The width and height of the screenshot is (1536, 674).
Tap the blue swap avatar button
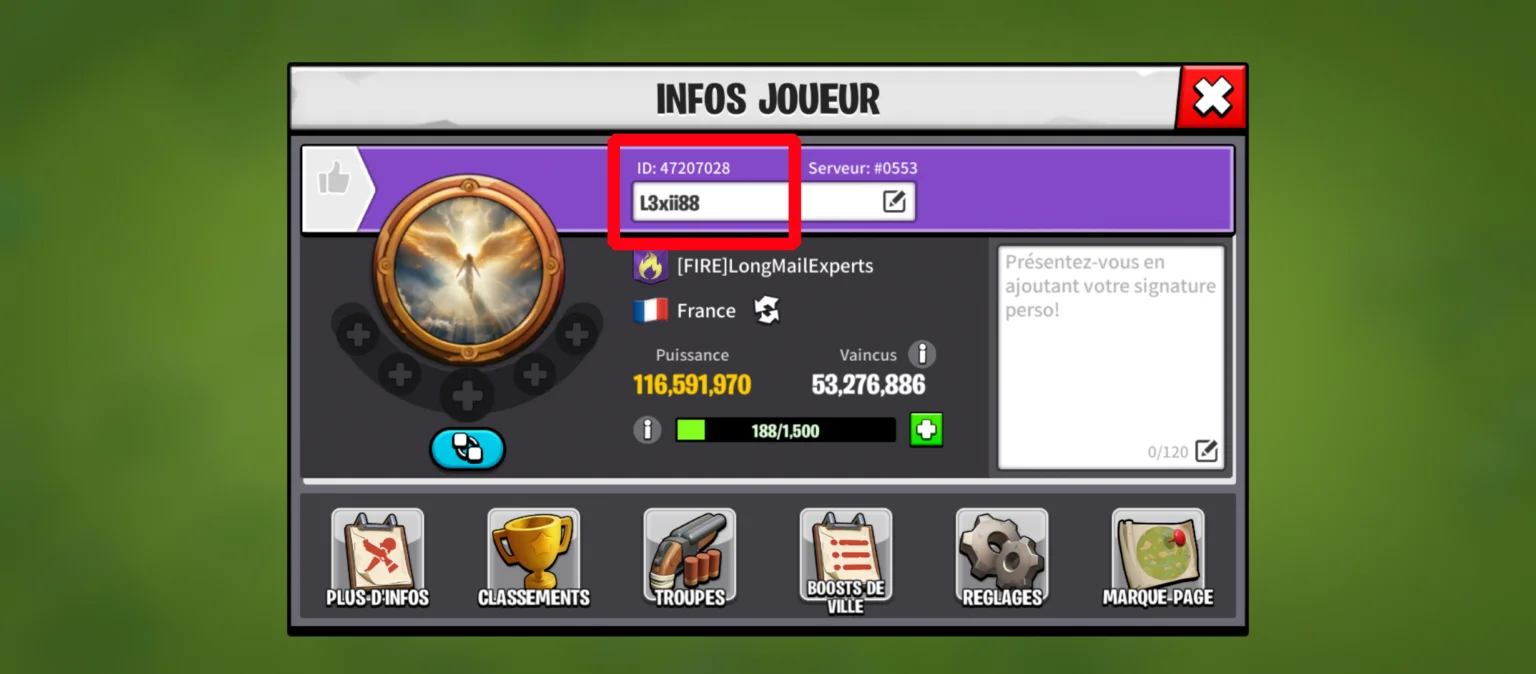(467, 449)
